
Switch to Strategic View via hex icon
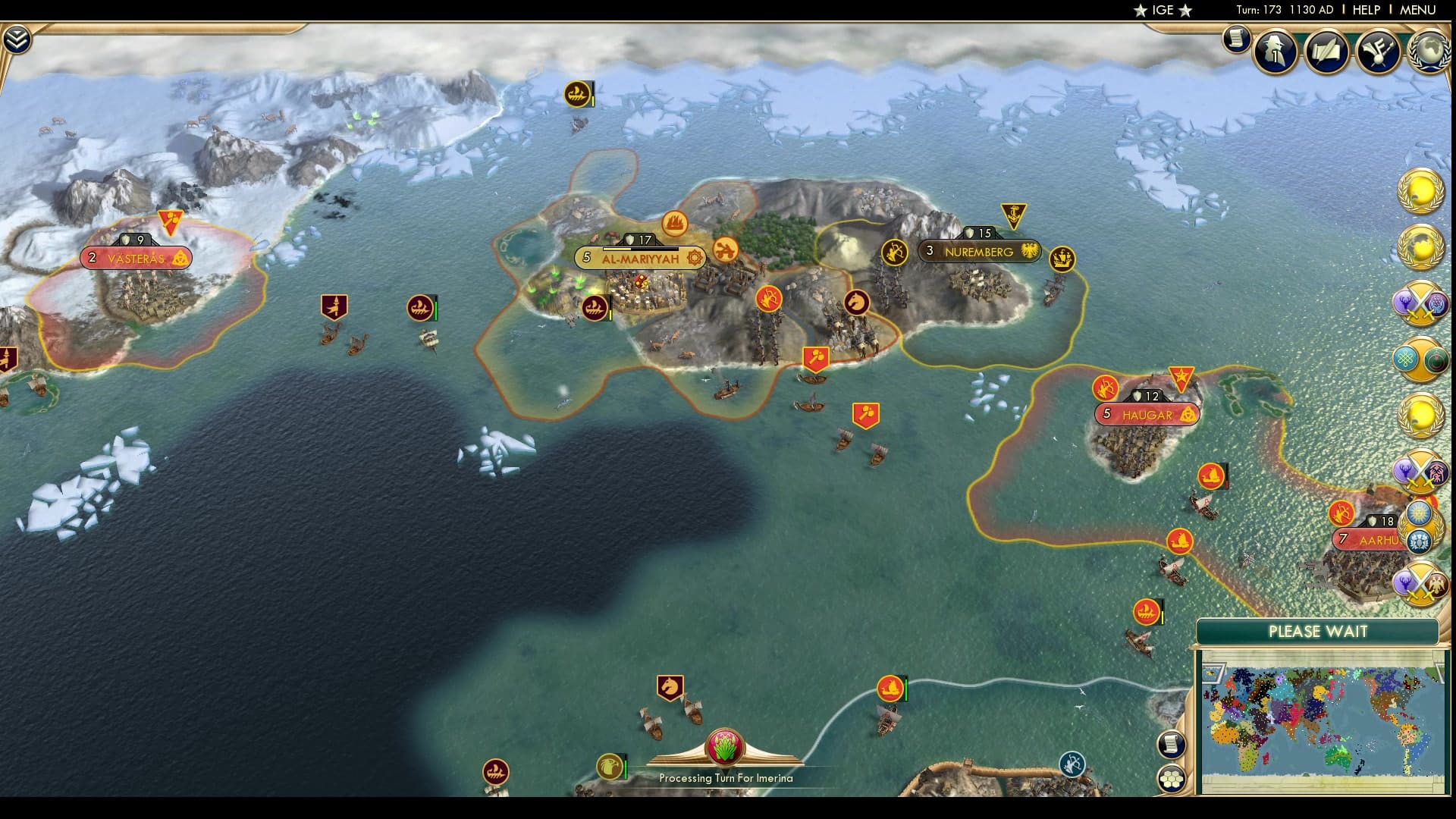tap(1172, 777)
